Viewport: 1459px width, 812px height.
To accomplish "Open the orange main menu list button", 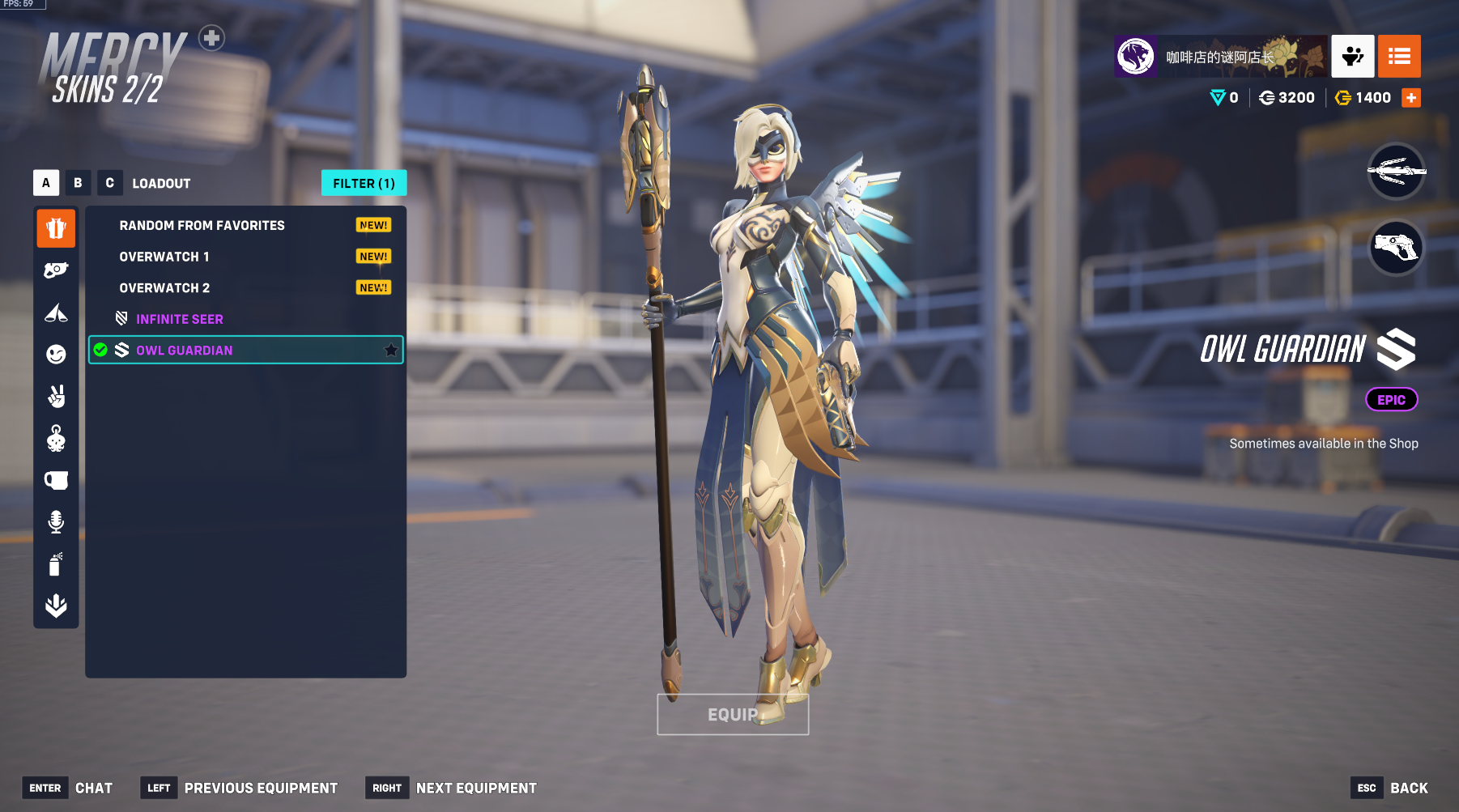I will click(1399, 57).
